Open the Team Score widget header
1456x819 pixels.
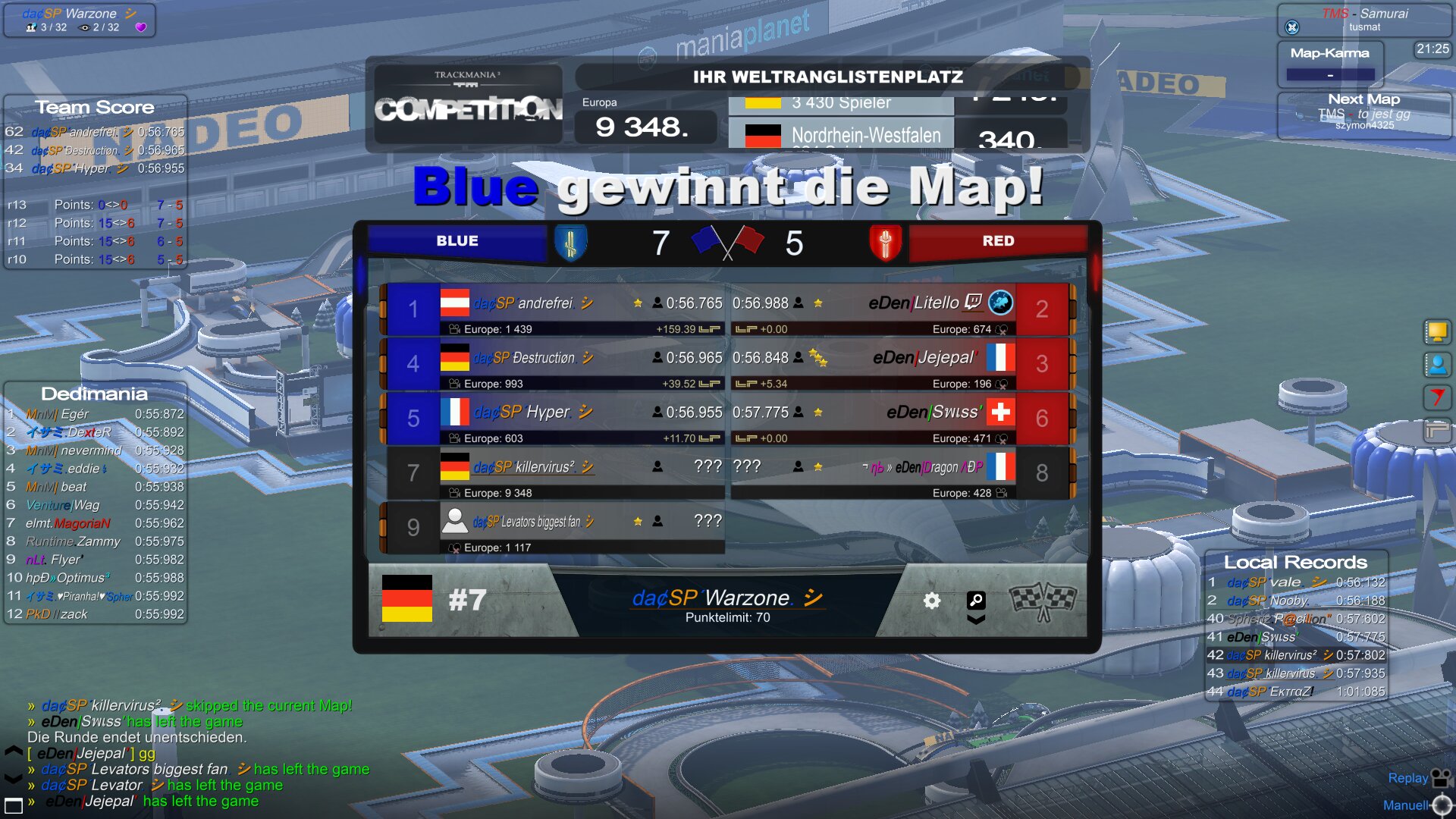click(95, 107)
